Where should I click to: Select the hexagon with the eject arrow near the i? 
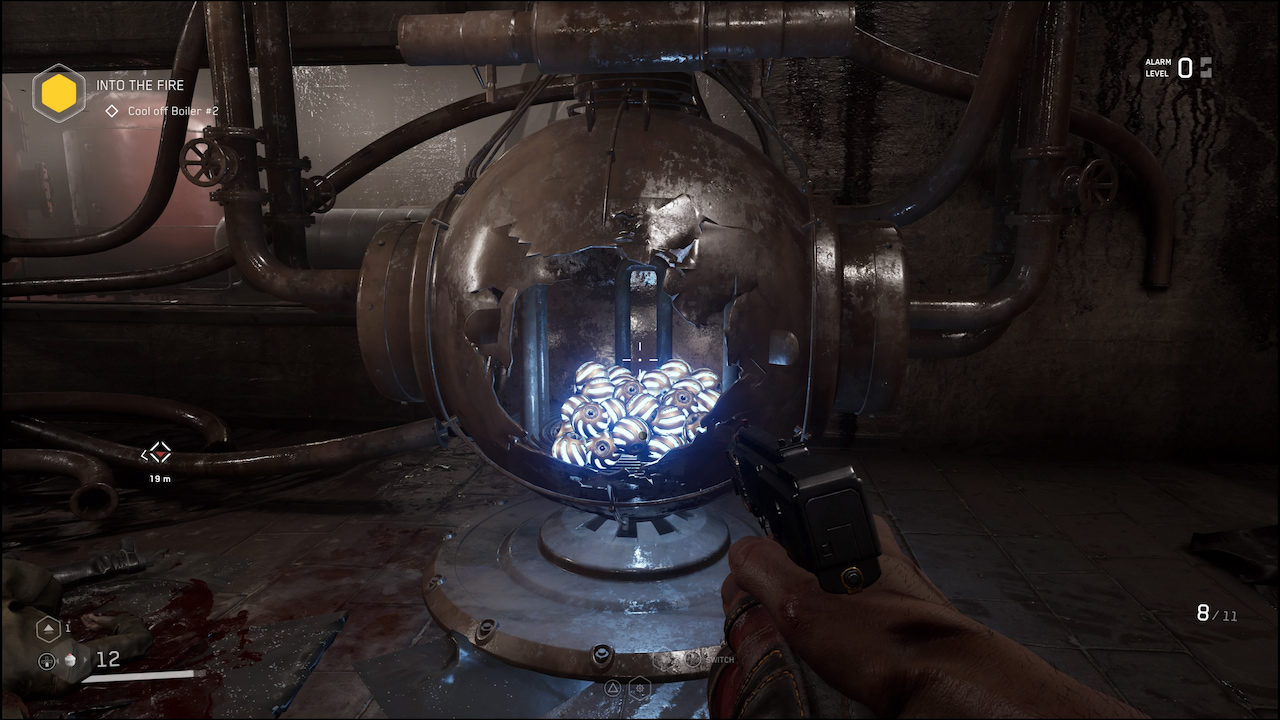(x=47, y=629)
